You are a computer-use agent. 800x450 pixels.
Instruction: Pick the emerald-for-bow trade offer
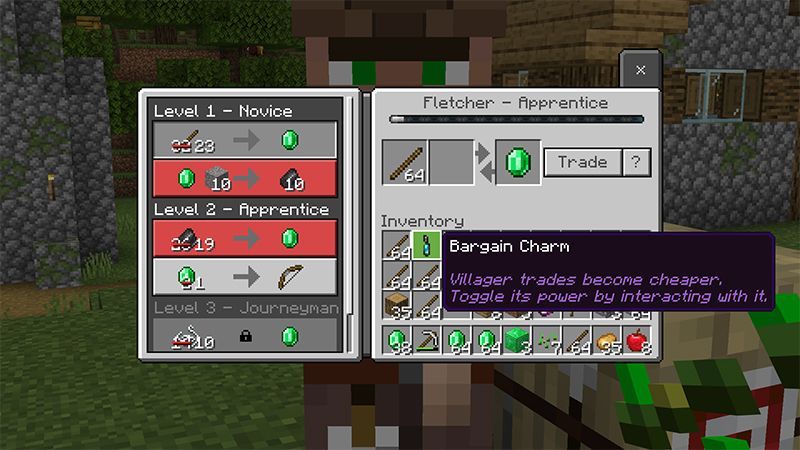[244, 276]
